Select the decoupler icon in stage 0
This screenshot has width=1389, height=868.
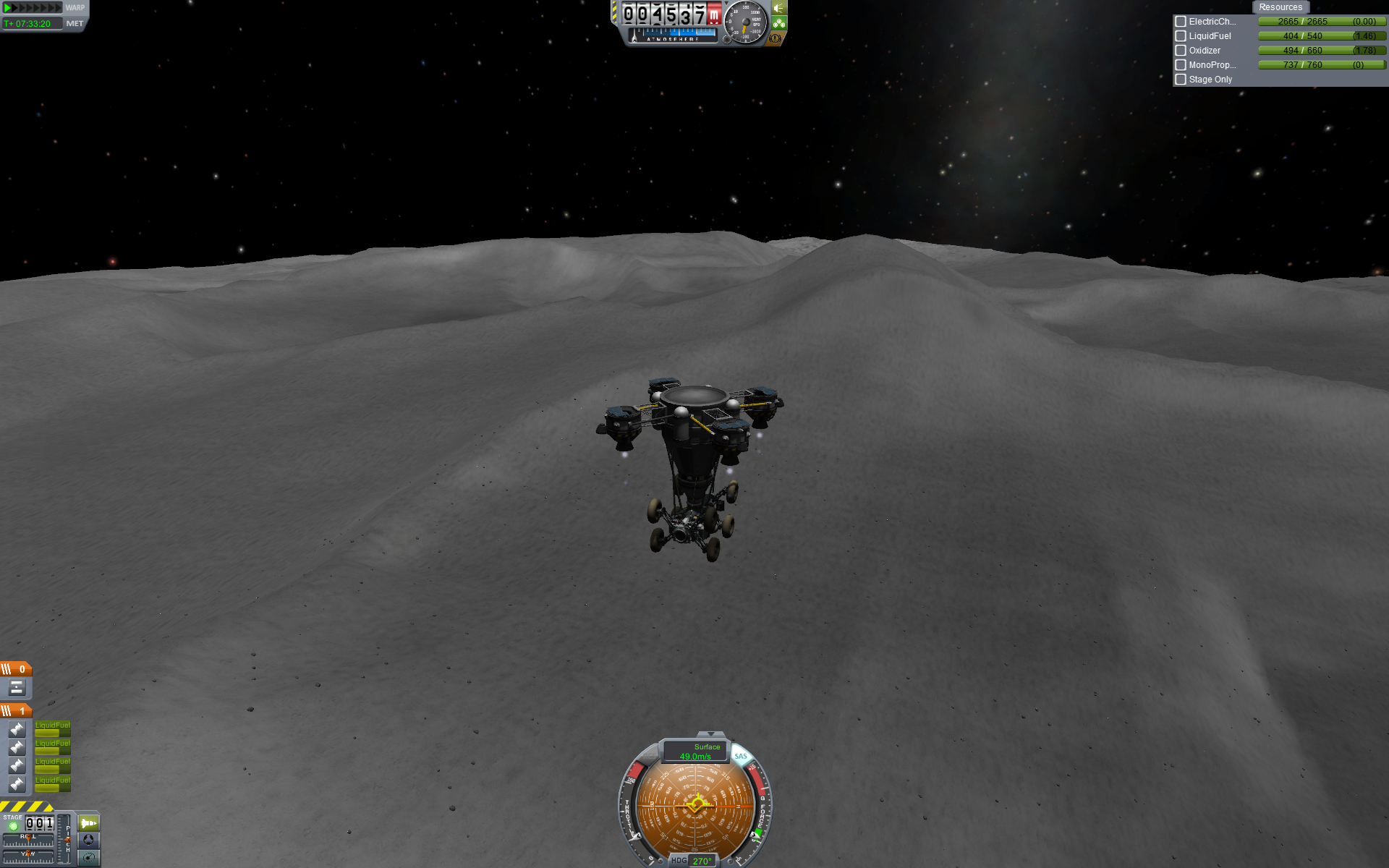17,688
